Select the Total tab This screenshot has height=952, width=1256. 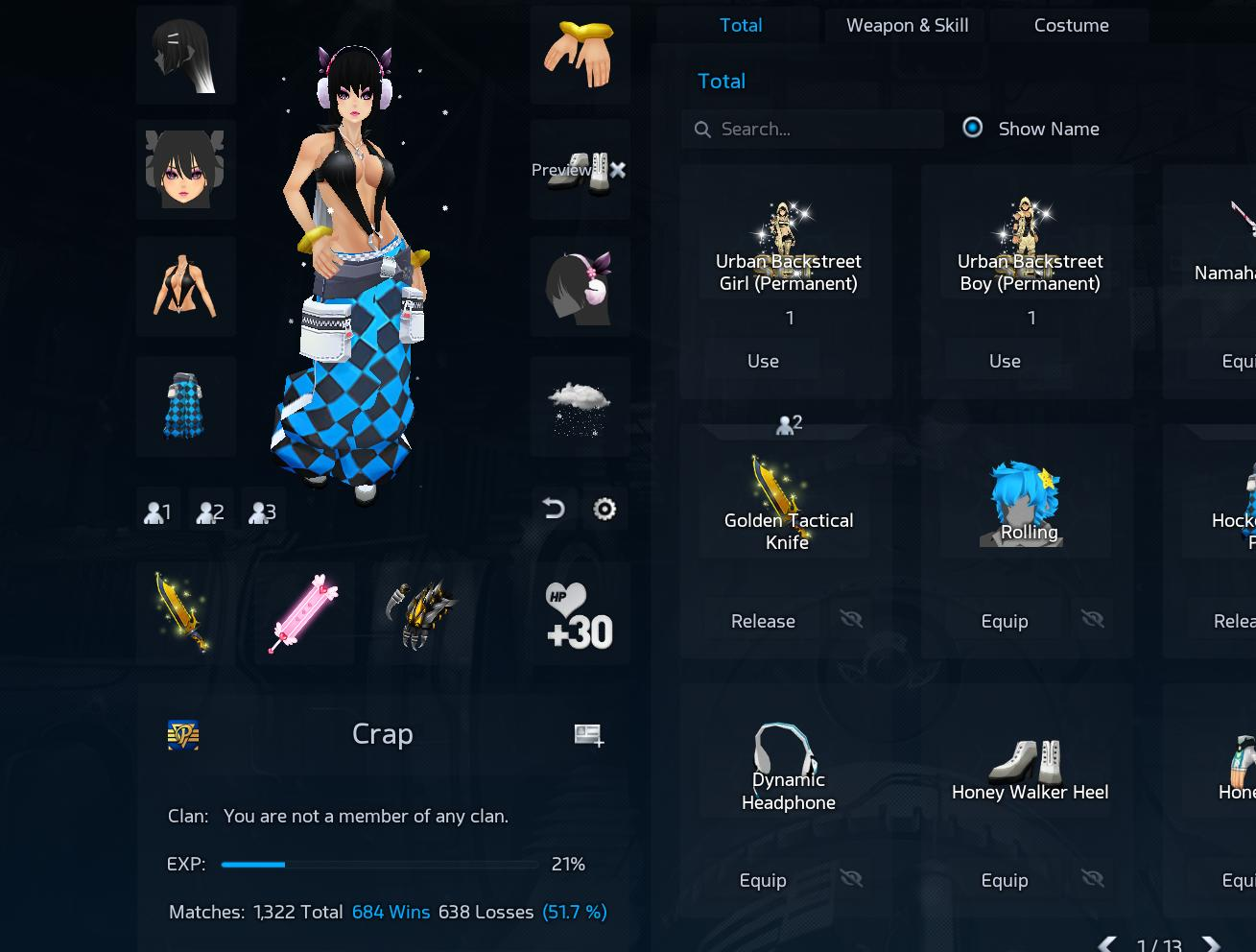click(741, 26)
